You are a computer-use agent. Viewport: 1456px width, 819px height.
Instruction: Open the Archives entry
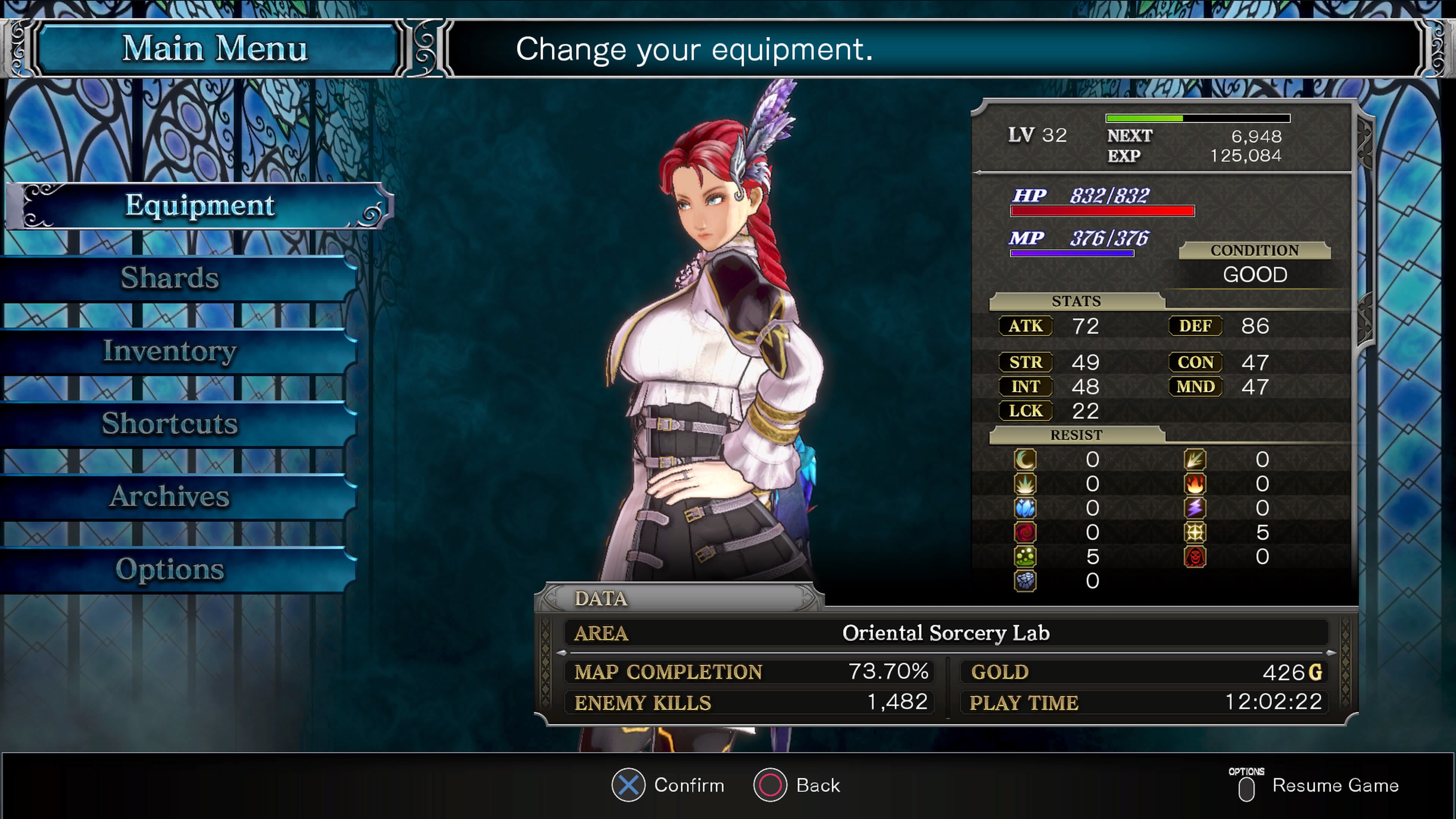point(169,497)
